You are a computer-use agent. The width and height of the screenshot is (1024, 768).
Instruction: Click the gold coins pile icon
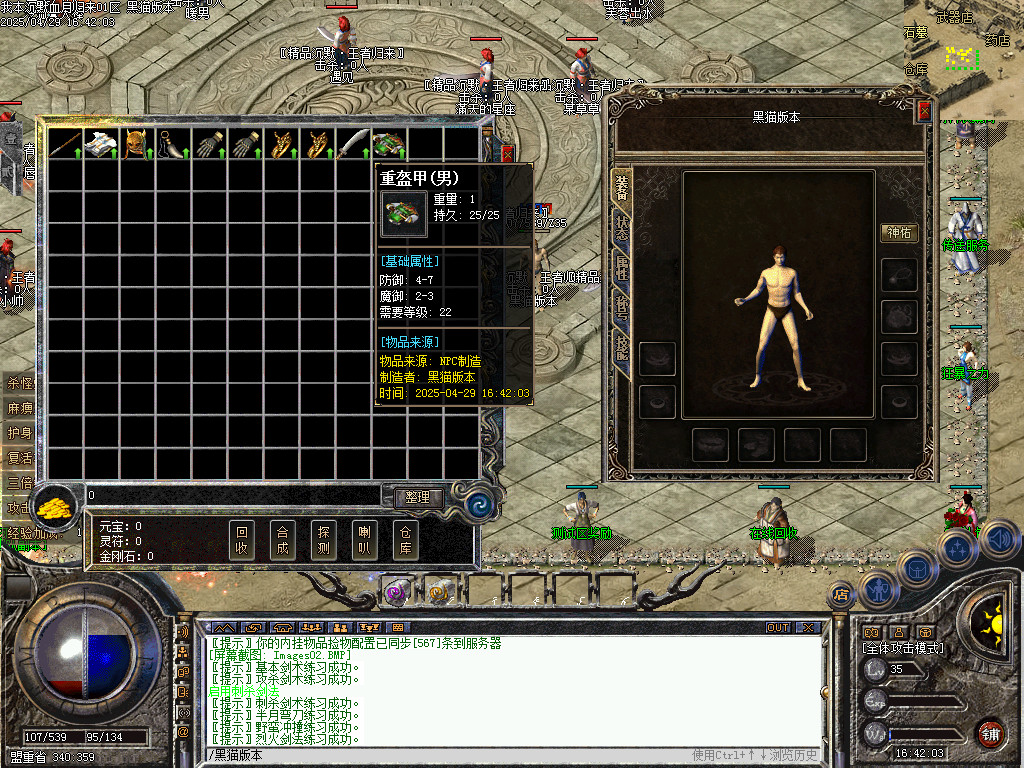click(57, 506)
